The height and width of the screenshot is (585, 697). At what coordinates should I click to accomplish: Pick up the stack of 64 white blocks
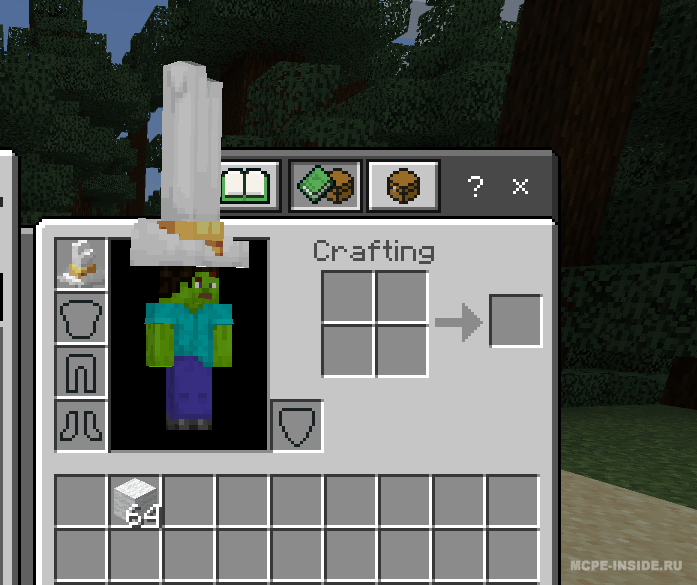coord(135,501)
